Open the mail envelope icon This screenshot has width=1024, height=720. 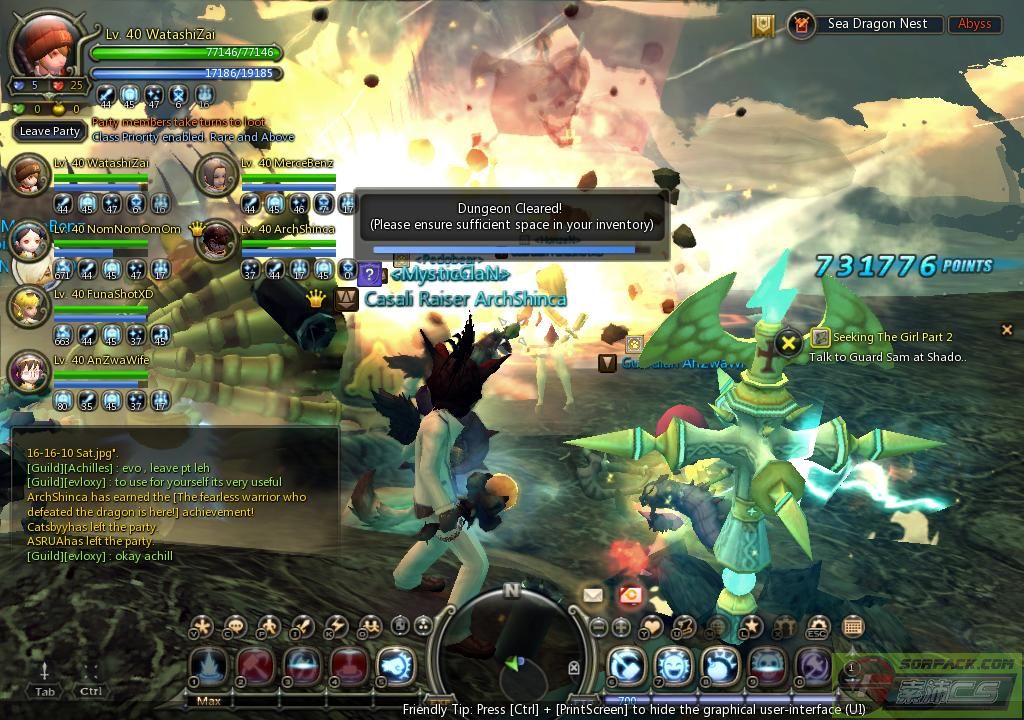pos(593,596)
